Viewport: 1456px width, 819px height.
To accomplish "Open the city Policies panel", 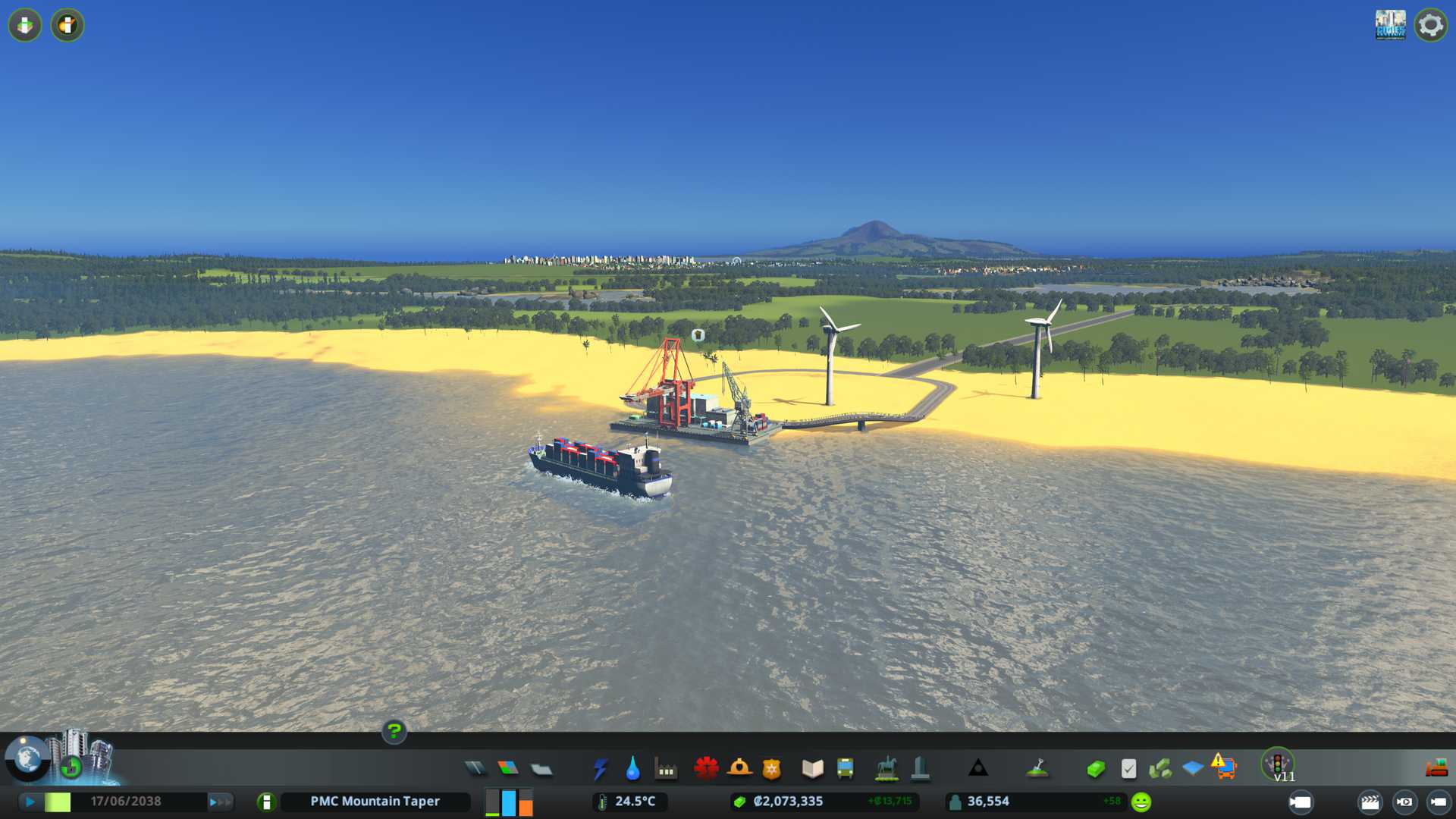I will pos(1128,769).
